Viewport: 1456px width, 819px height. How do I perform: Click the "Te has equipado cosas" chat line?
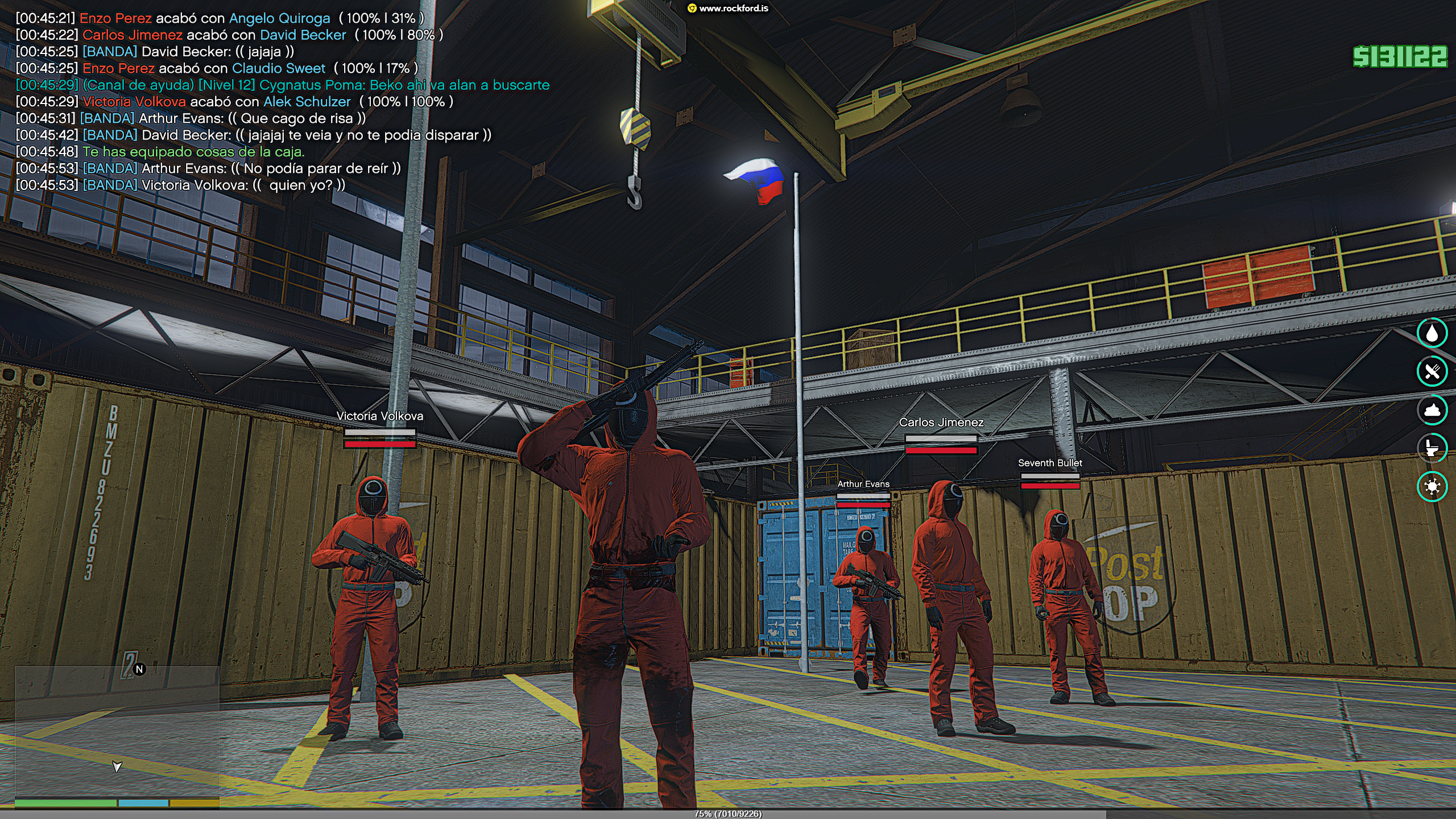193,152
